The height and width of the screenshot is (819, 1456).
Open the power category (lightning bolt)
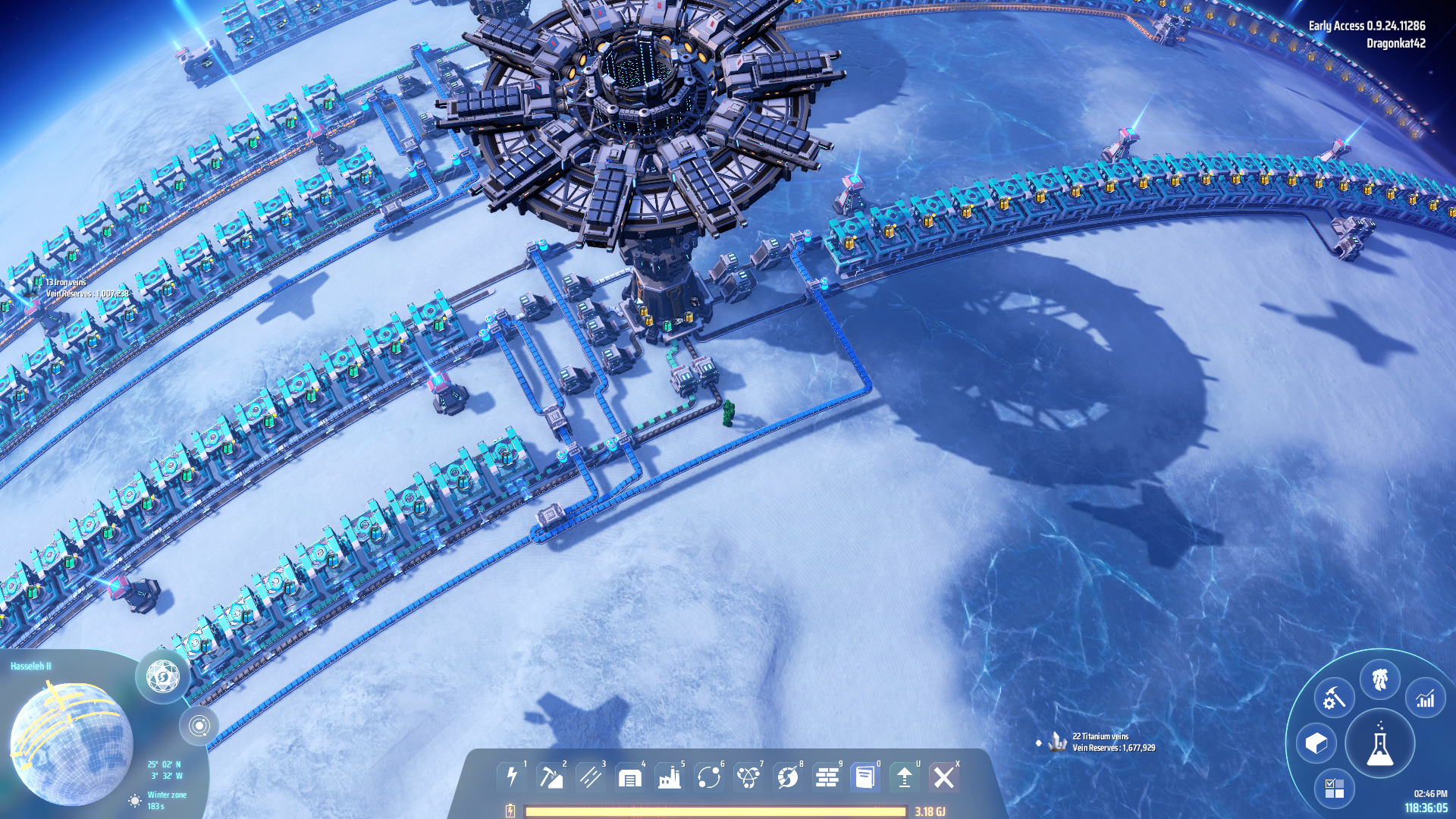pos(512,777)
